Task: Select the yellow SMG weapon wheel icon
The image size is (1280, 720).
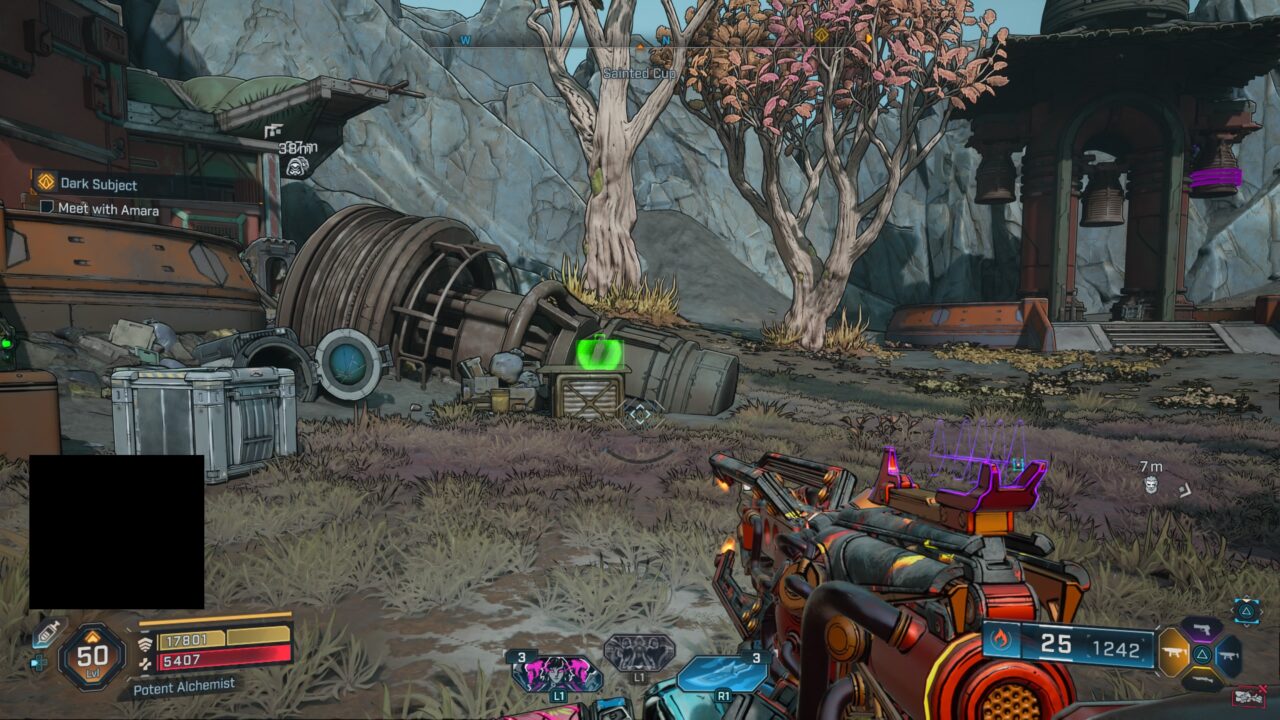Action: coord(1175,653)
